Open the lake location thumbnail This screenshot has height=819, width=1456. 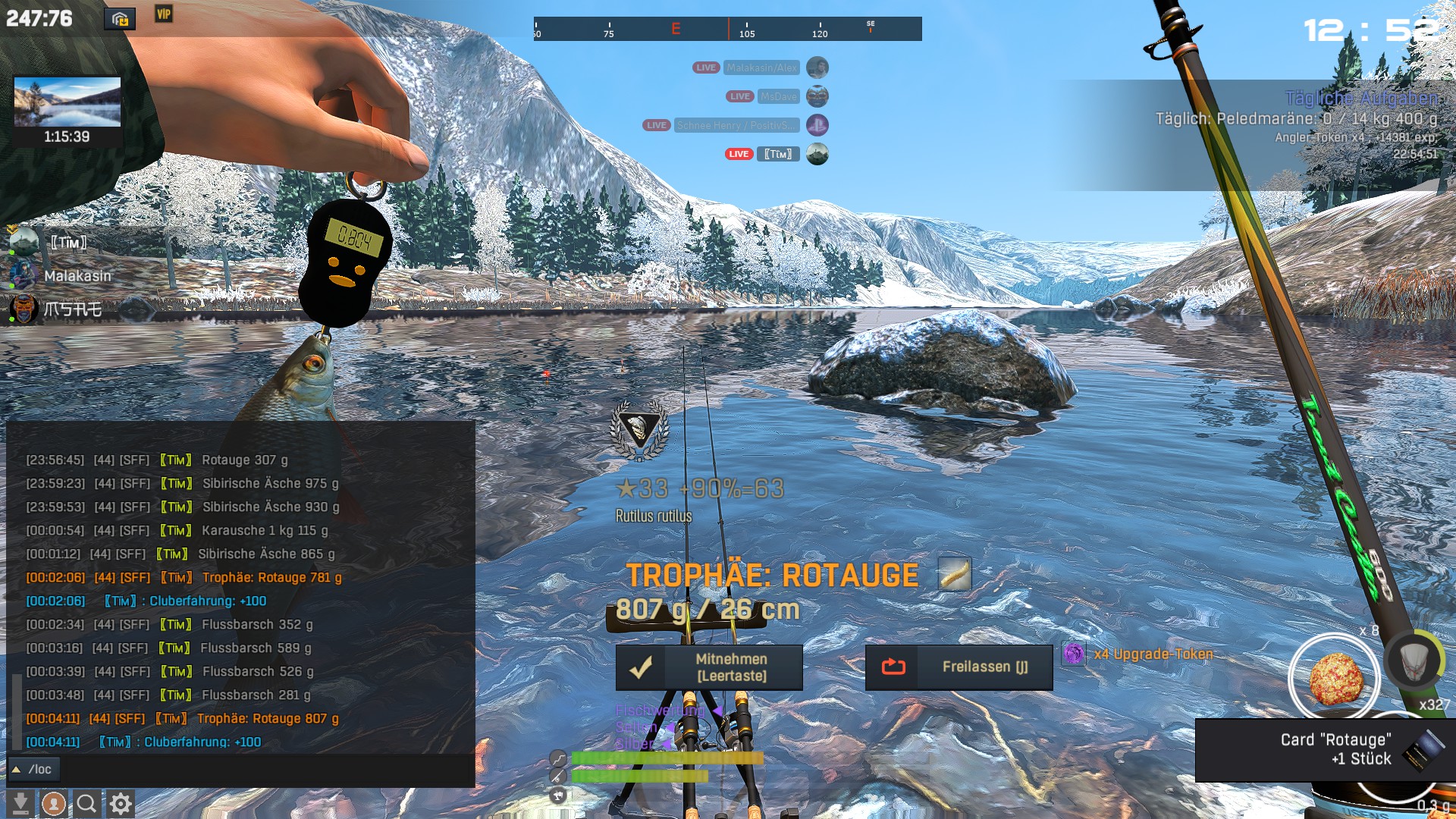pos(67,102)
